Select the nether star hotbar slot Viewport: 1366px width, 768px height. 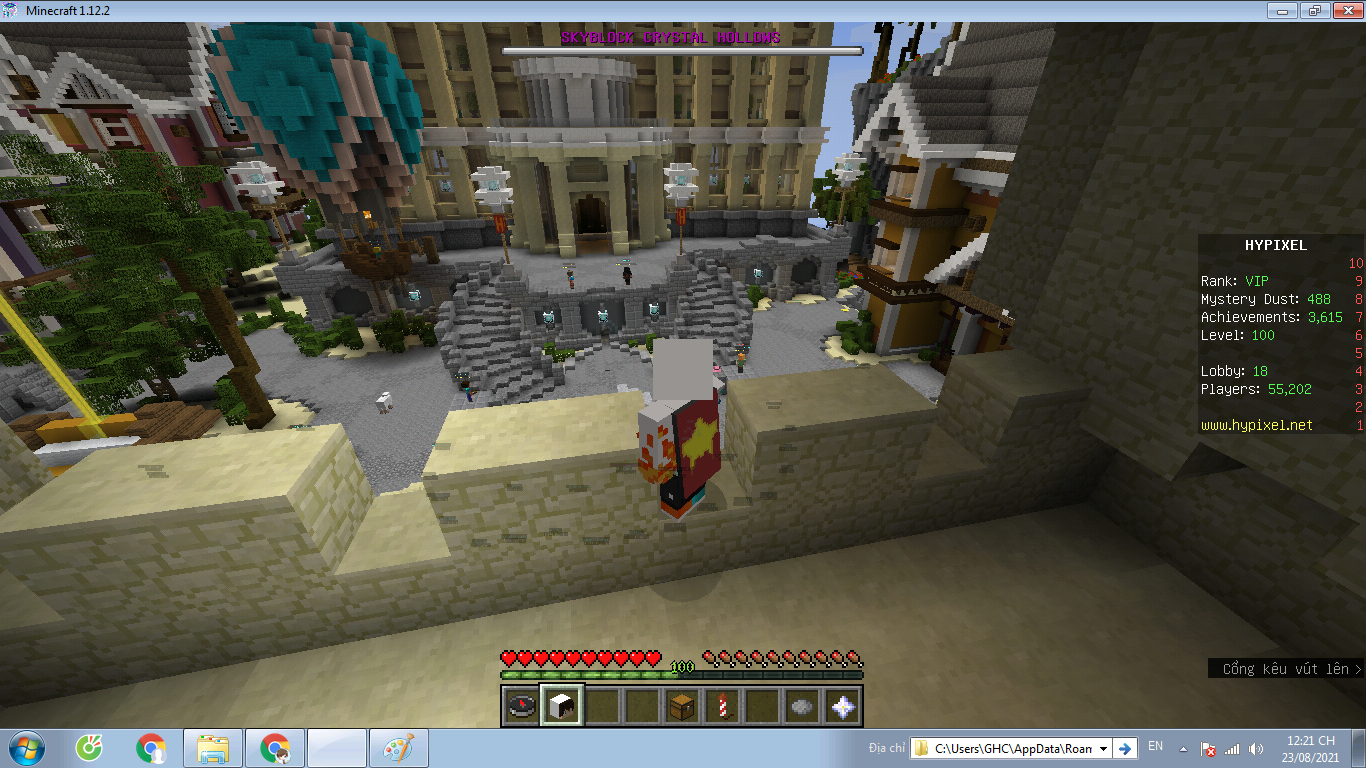click(843, 707)
